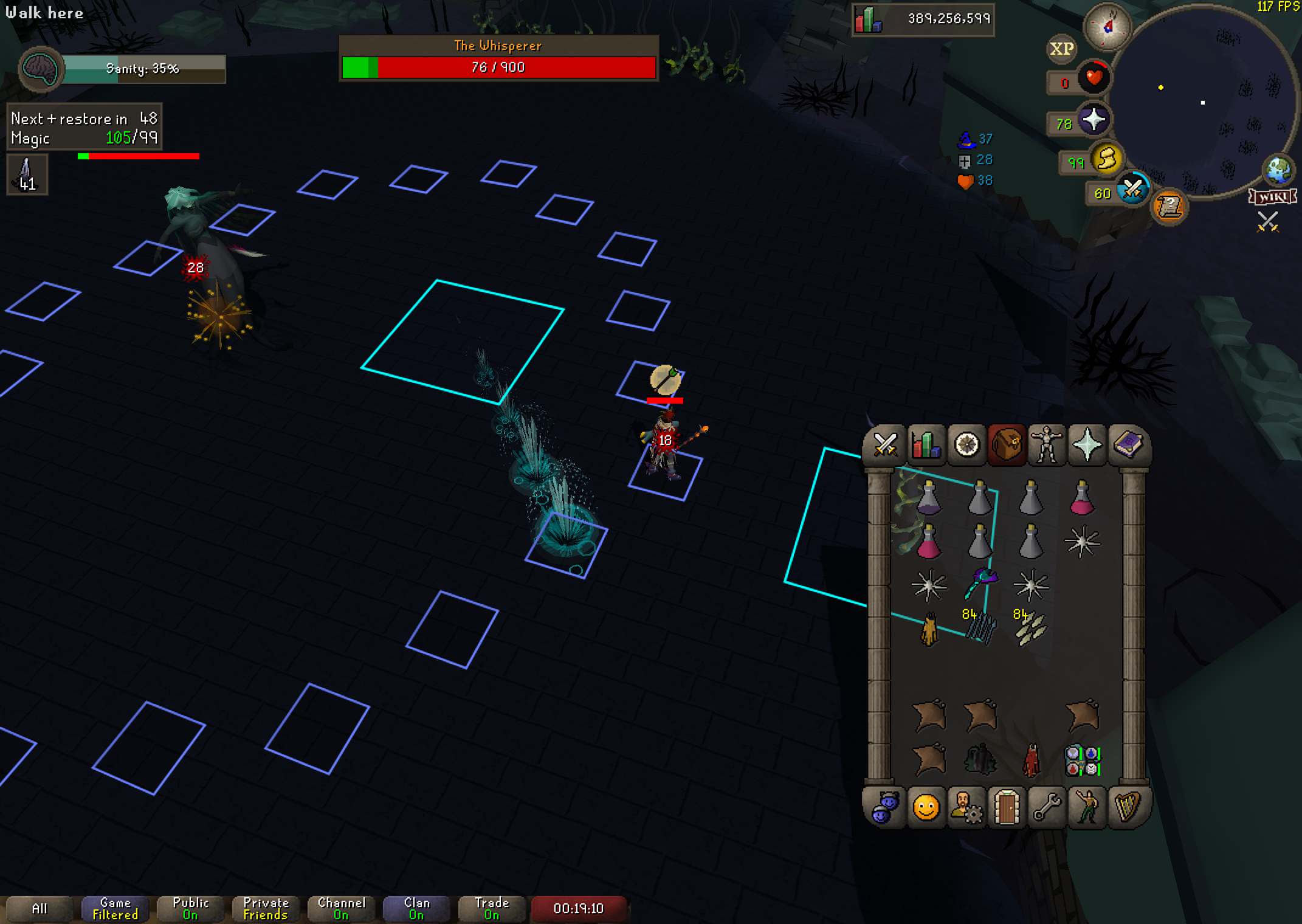Open the Emotes tab
This screenshot has width=1302, height=924.
[x=1087, y=807]
